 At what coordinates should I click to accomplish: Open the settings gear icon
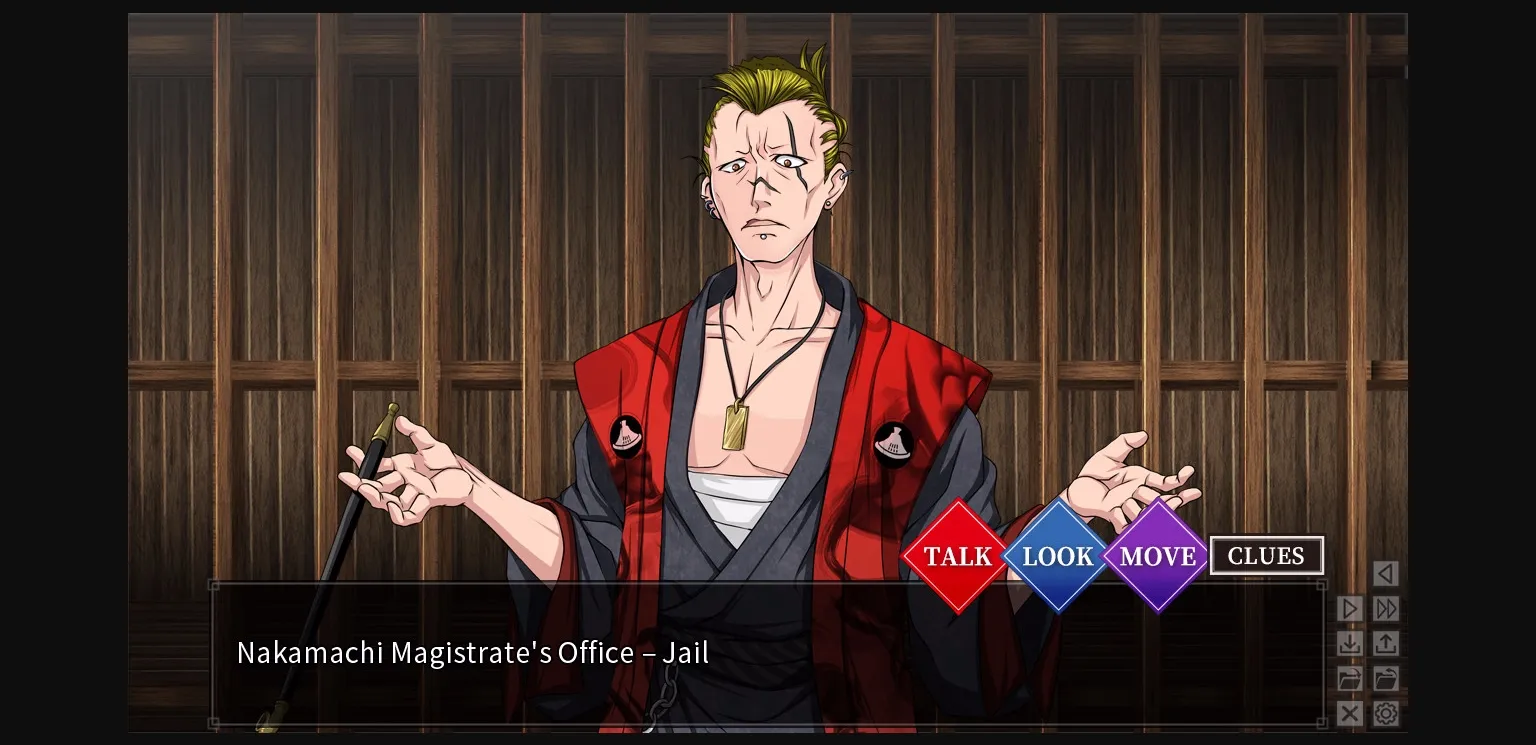pos(1386,714)
